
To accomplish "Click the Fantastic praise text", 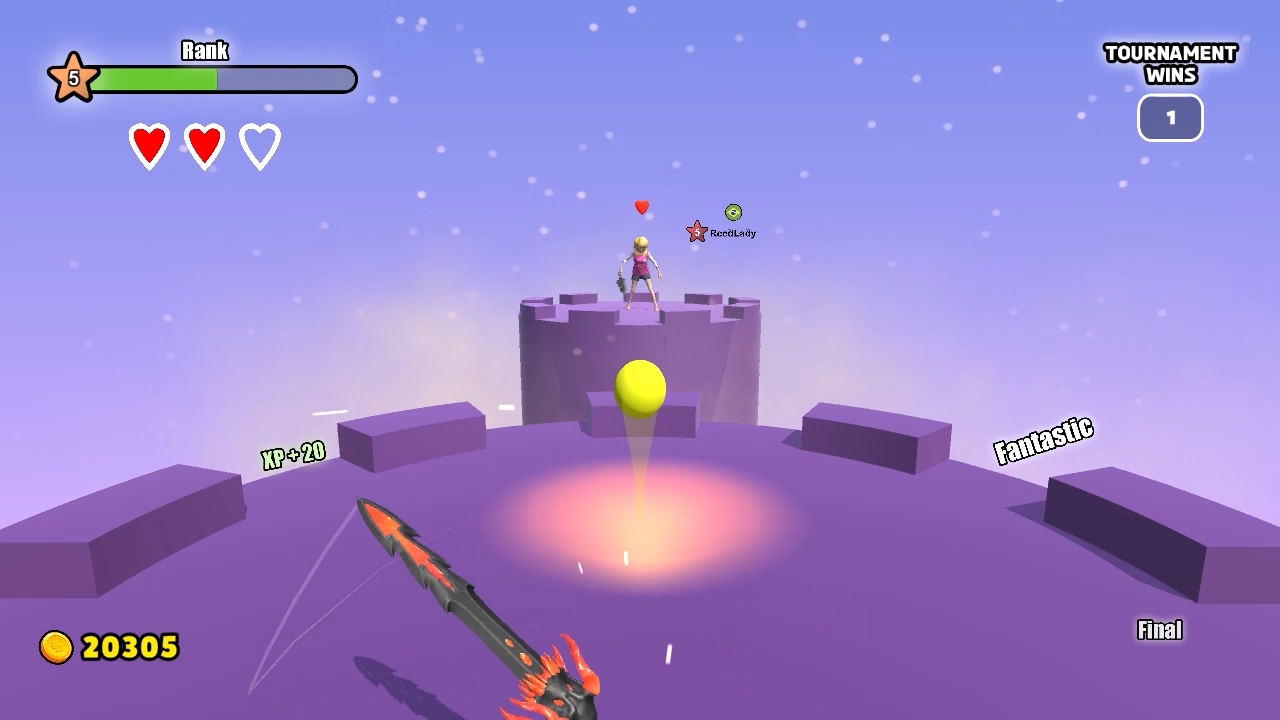I will [x=1046, y=440].
